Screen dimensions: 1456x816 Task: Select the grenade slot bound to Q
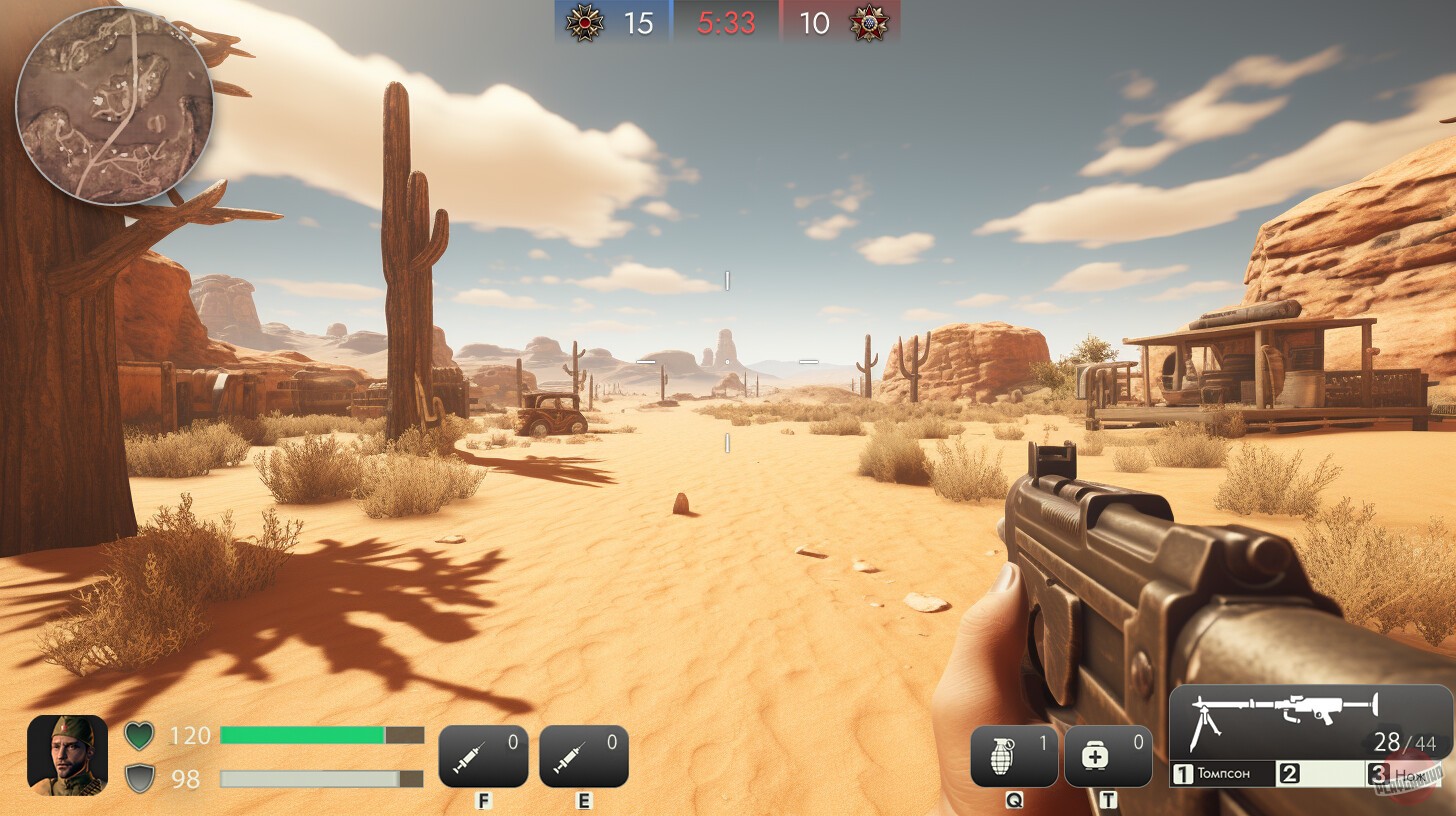(1013, 755)
